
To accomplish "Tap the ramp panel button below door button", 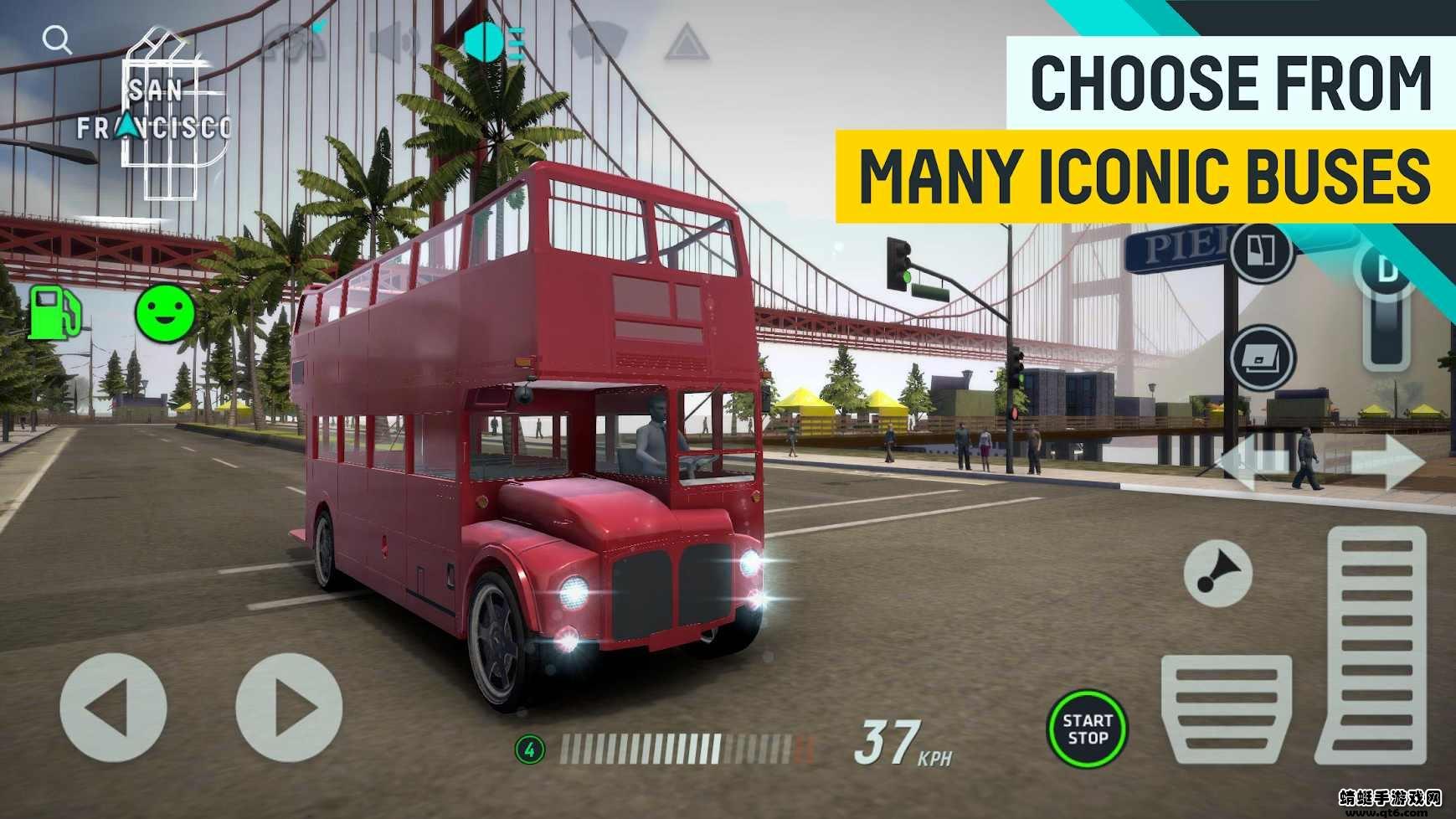I will tap(1263, 358).
